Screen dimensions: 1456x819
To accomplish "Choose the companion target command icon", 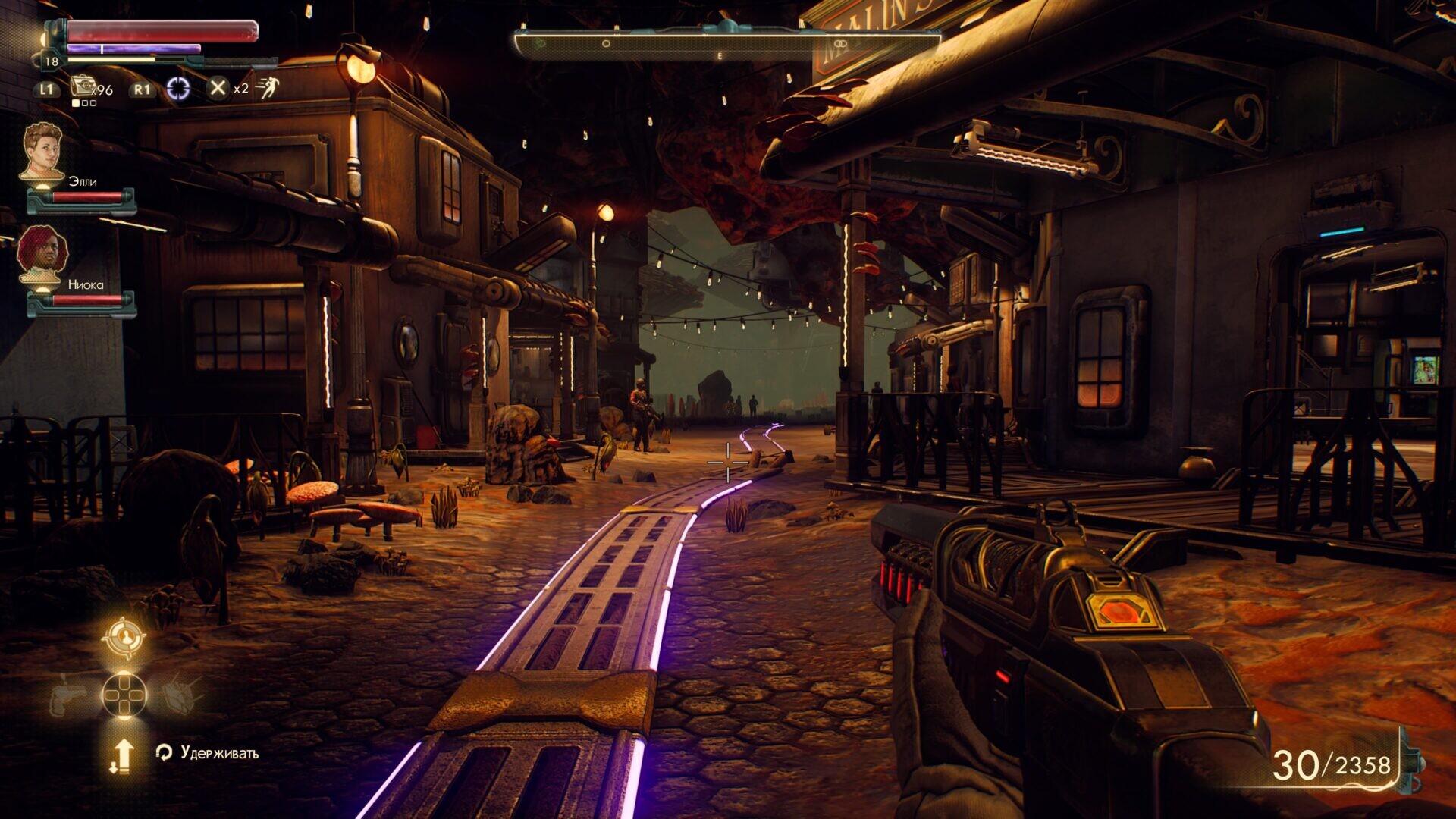I will pos(124,638).
